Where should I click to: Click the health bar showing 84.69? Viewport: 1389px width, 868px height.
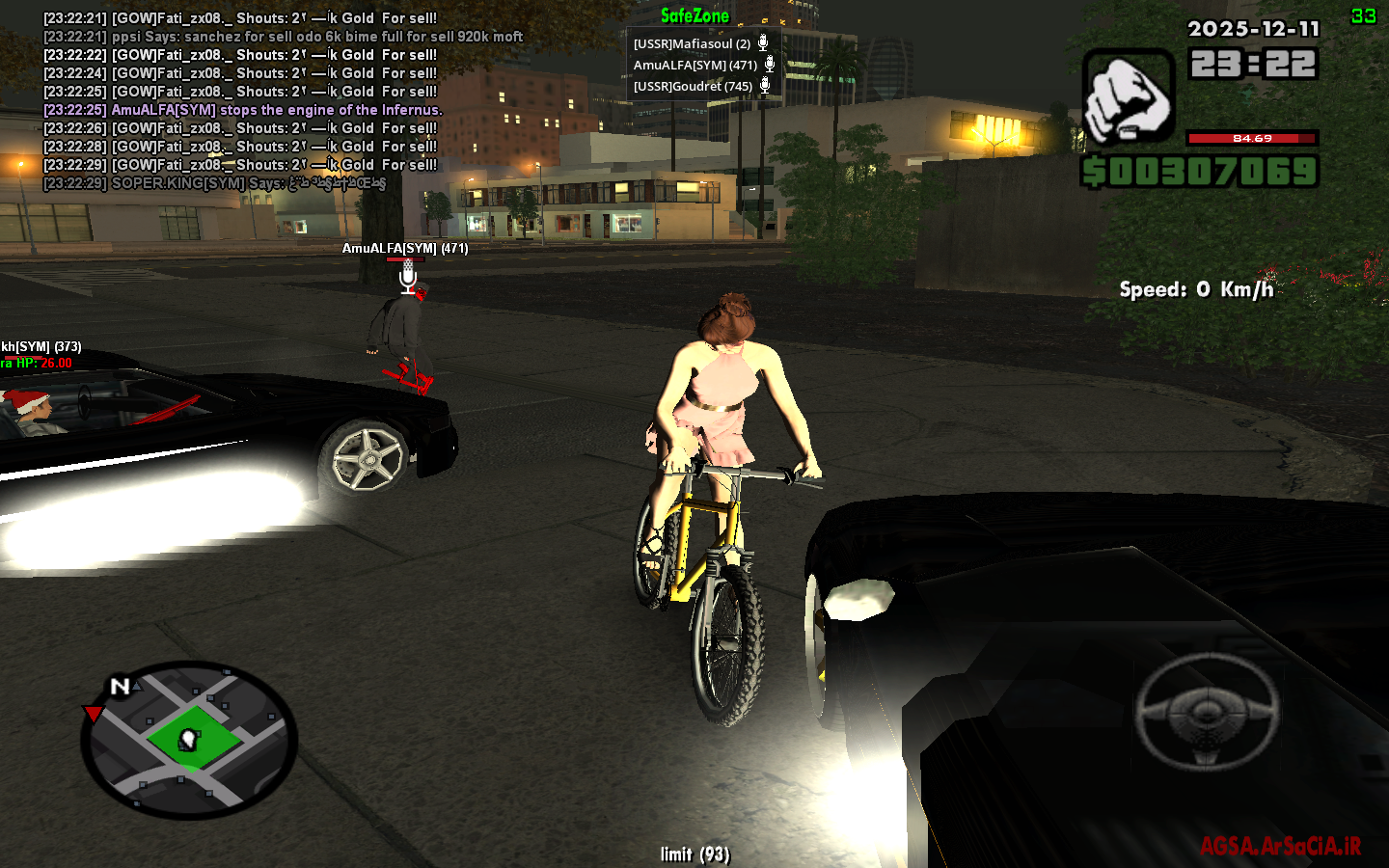point(1252,137)
